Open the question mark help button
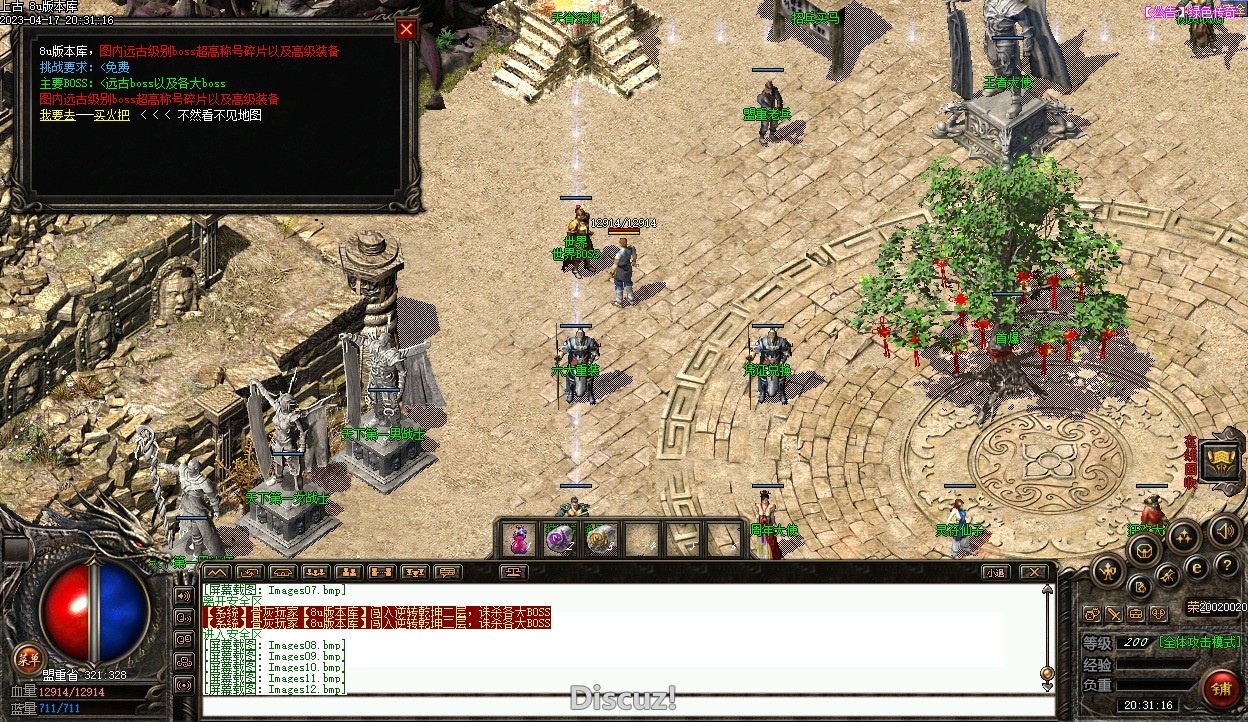Viewport: 1248px width, 722px height. pyautogui.click(x=1226, y=566)
